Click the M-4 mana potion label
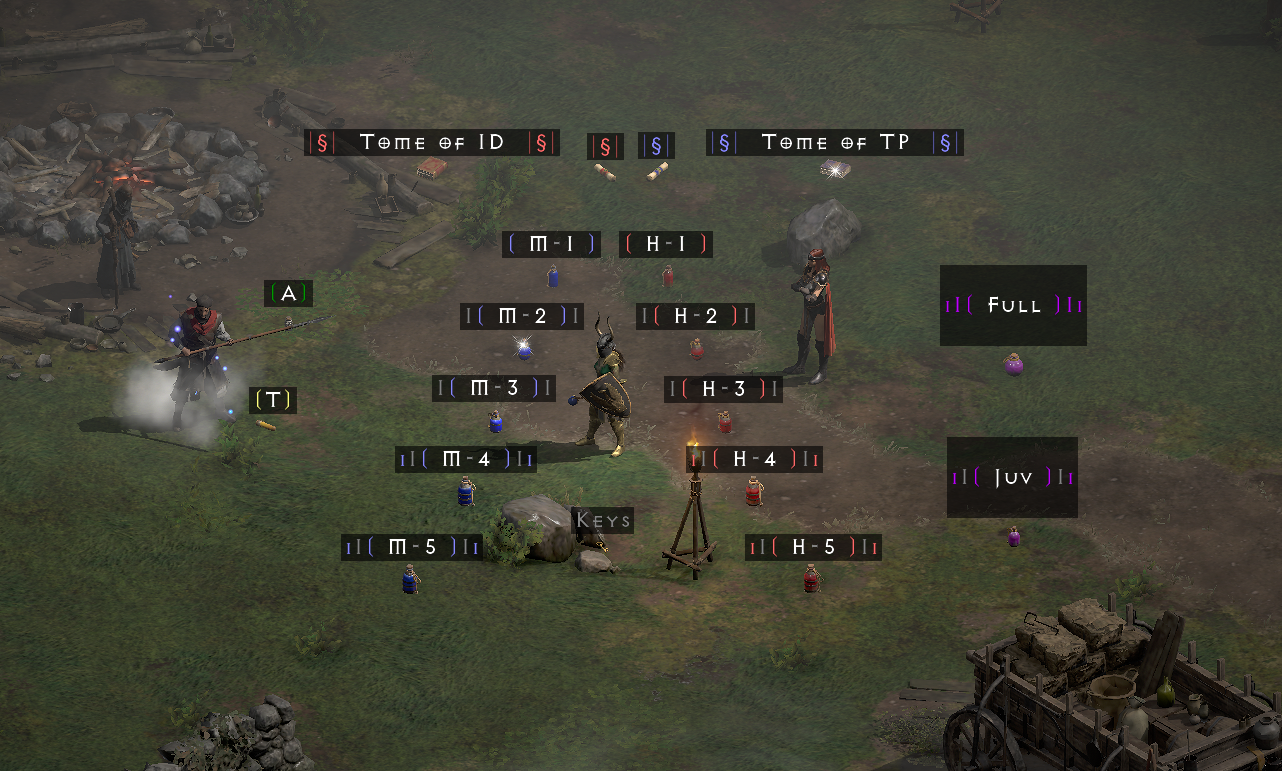Image resolution: width=1282 pixels, height=771 pixels. pos(465,459)
